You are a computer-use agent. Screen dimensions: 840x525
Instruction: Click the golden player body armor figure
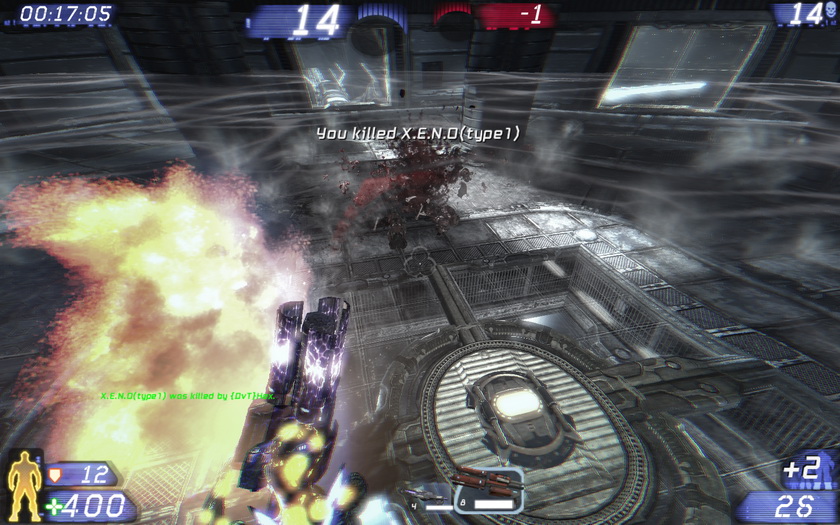[24, 486]
